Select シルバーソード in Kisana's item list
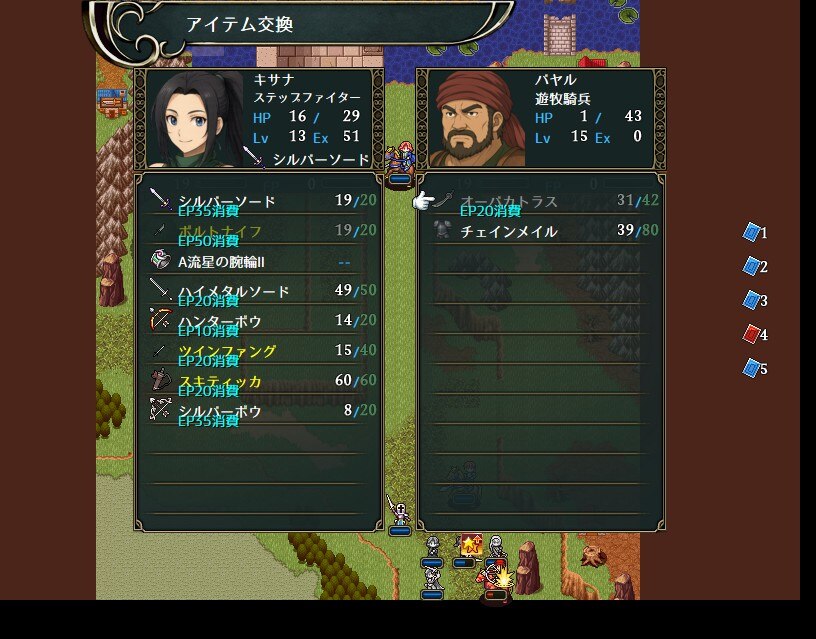This screenshot has height=639, width=816. click(x=260, y=201)
